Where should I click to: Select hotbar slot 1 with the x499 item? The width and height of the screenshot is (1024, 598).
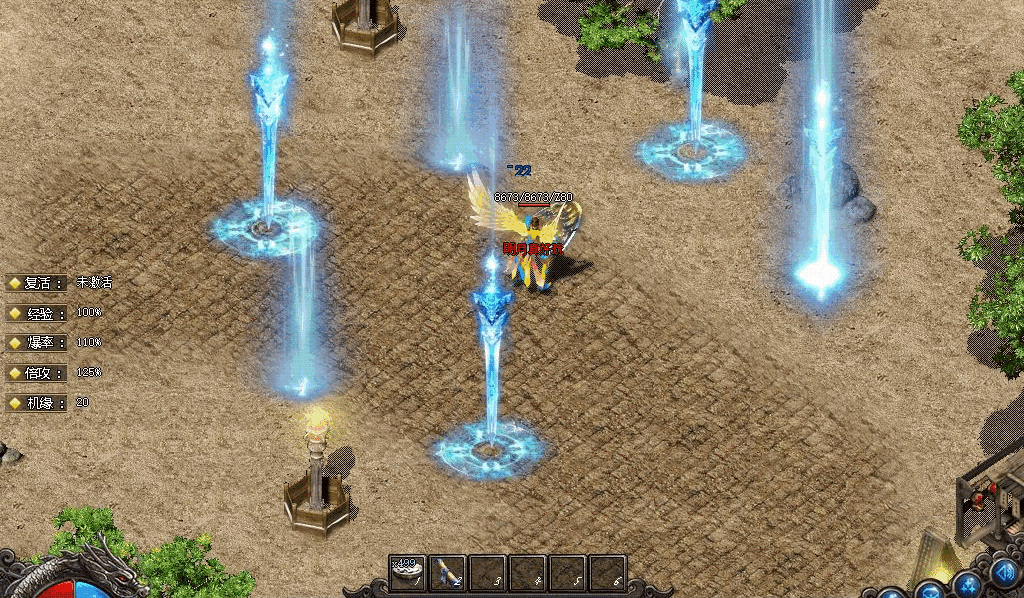point(407,573)
